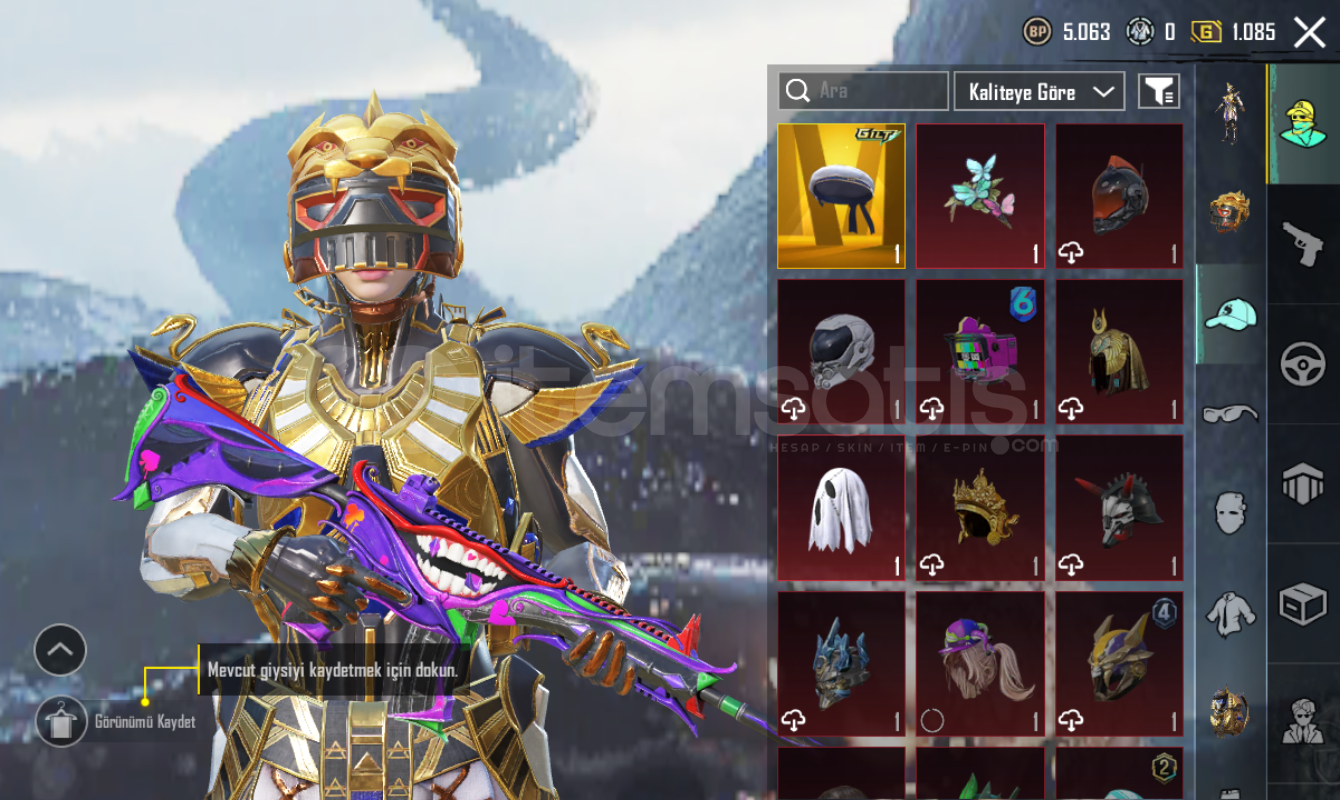Switch to the glasses subcategory

click(1230, 413)
